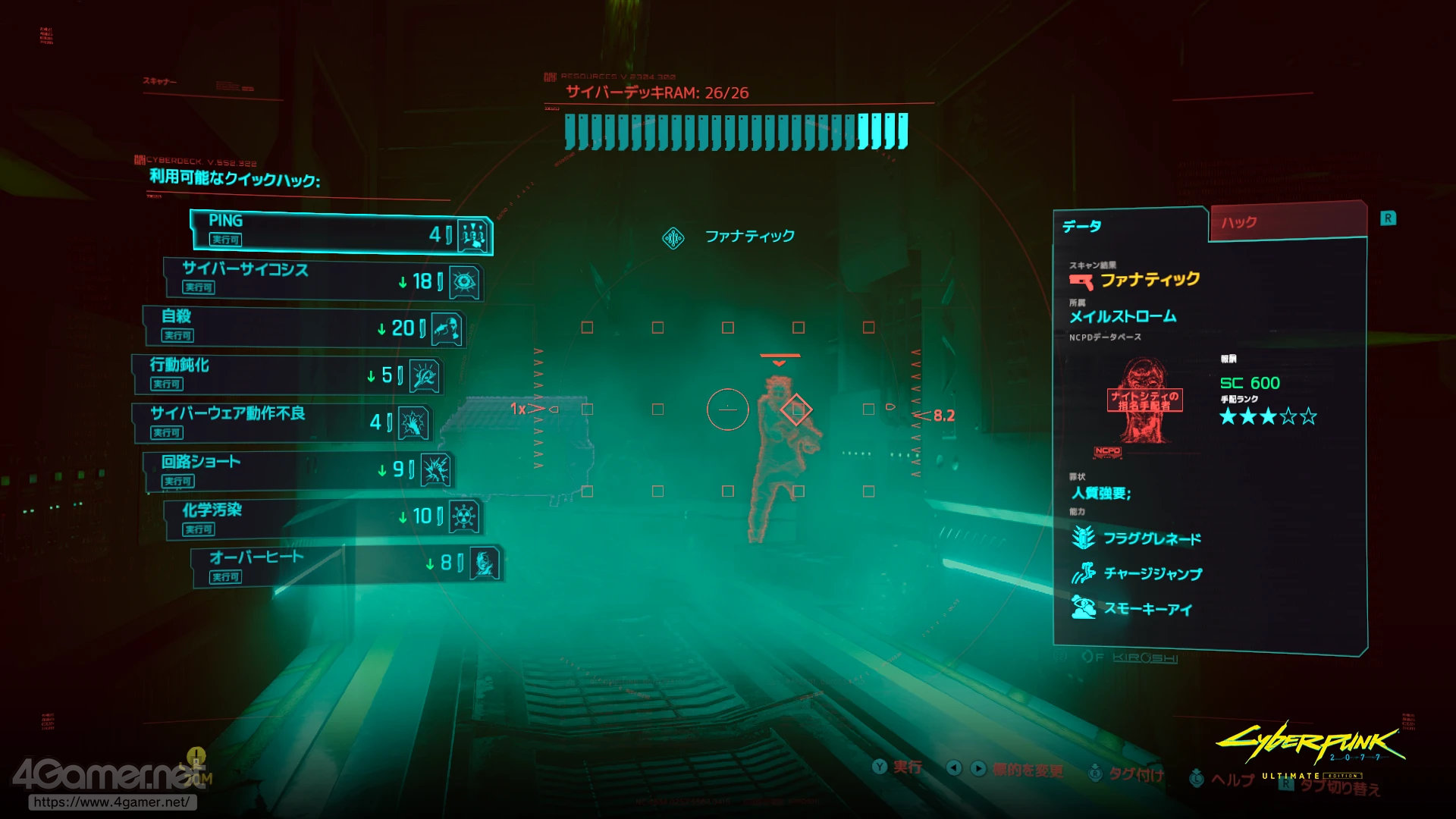Viewport: 1456px width, 819px height.
Task: Choose the サイバーサイコシス quickhack
Action: [x=322, y=278]
